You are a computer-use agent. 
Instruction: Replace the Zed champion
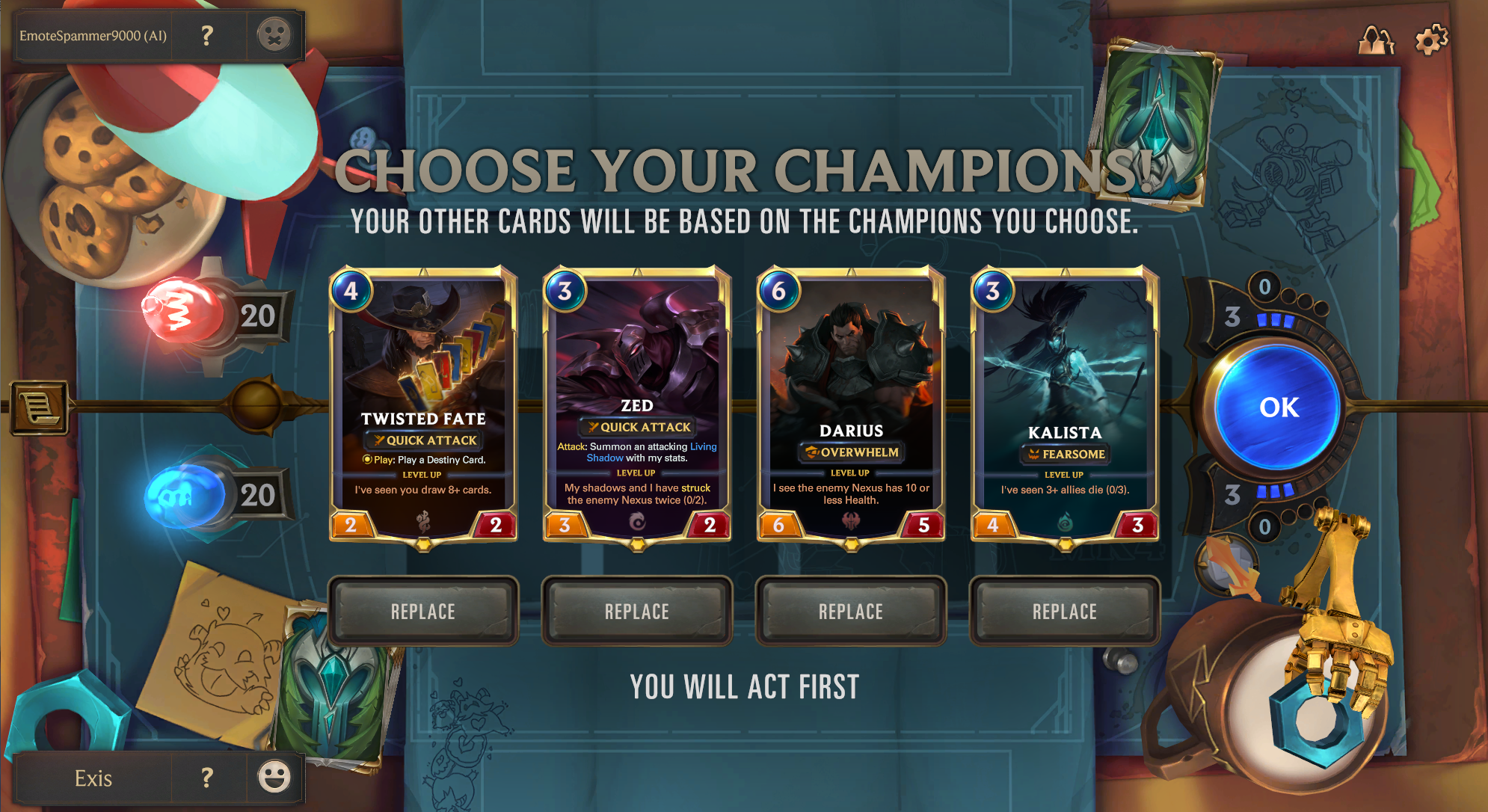click(636, 611)
